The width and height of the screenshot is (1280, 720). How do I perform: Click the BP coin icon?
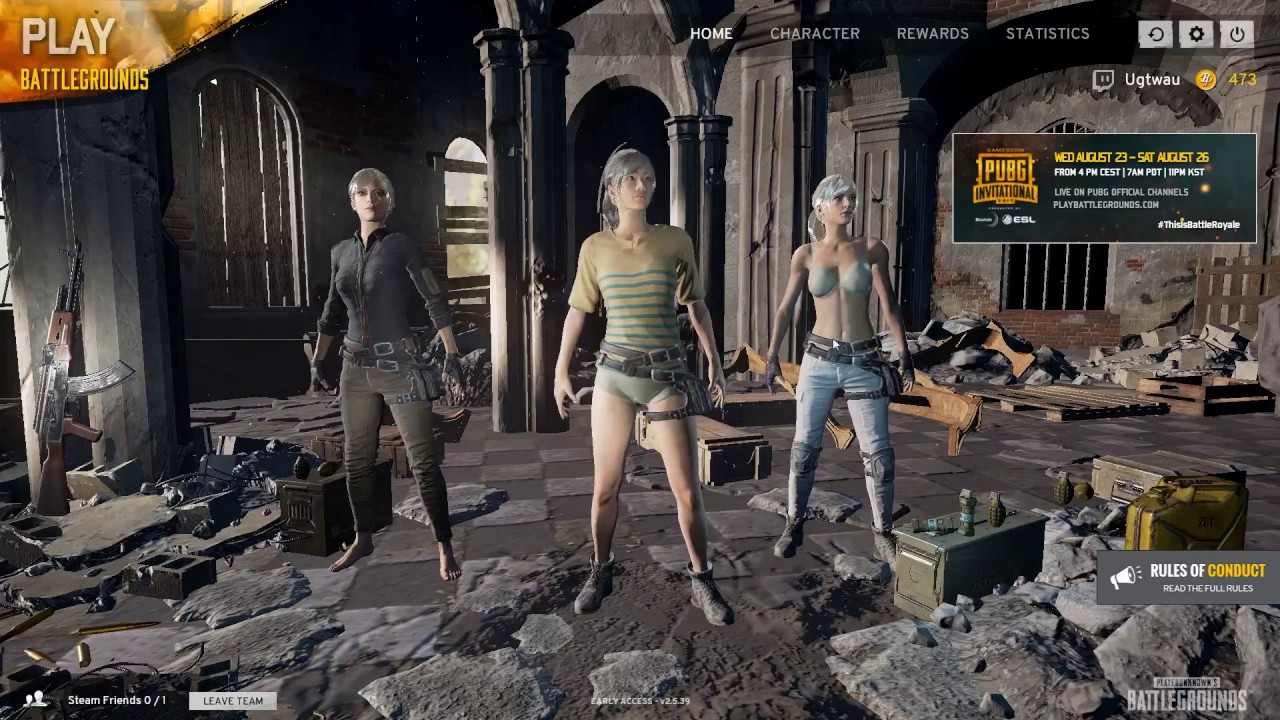[x=1205, y=79]
